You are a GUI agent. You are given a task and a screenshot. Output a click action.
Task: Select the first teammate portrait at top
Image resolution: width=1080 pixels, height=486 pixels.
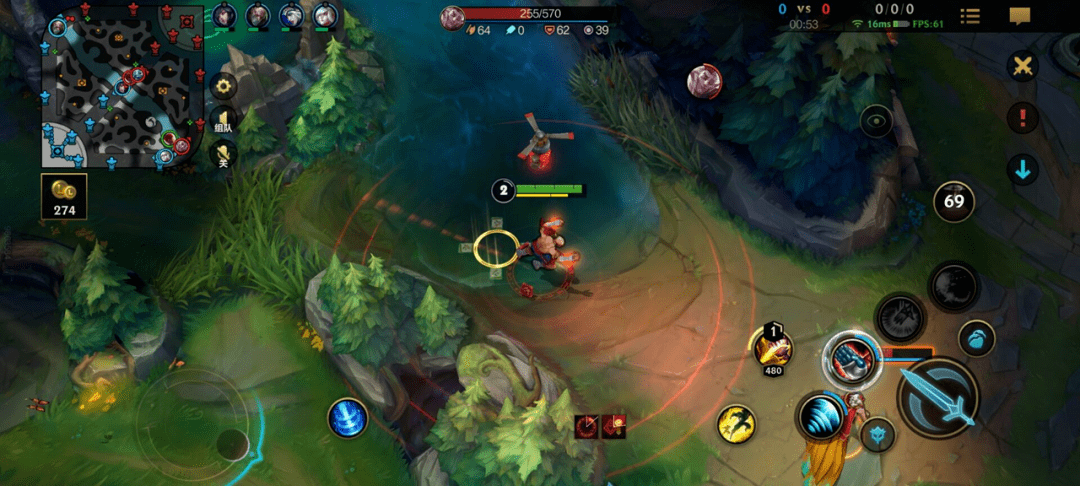coord(225,15)
